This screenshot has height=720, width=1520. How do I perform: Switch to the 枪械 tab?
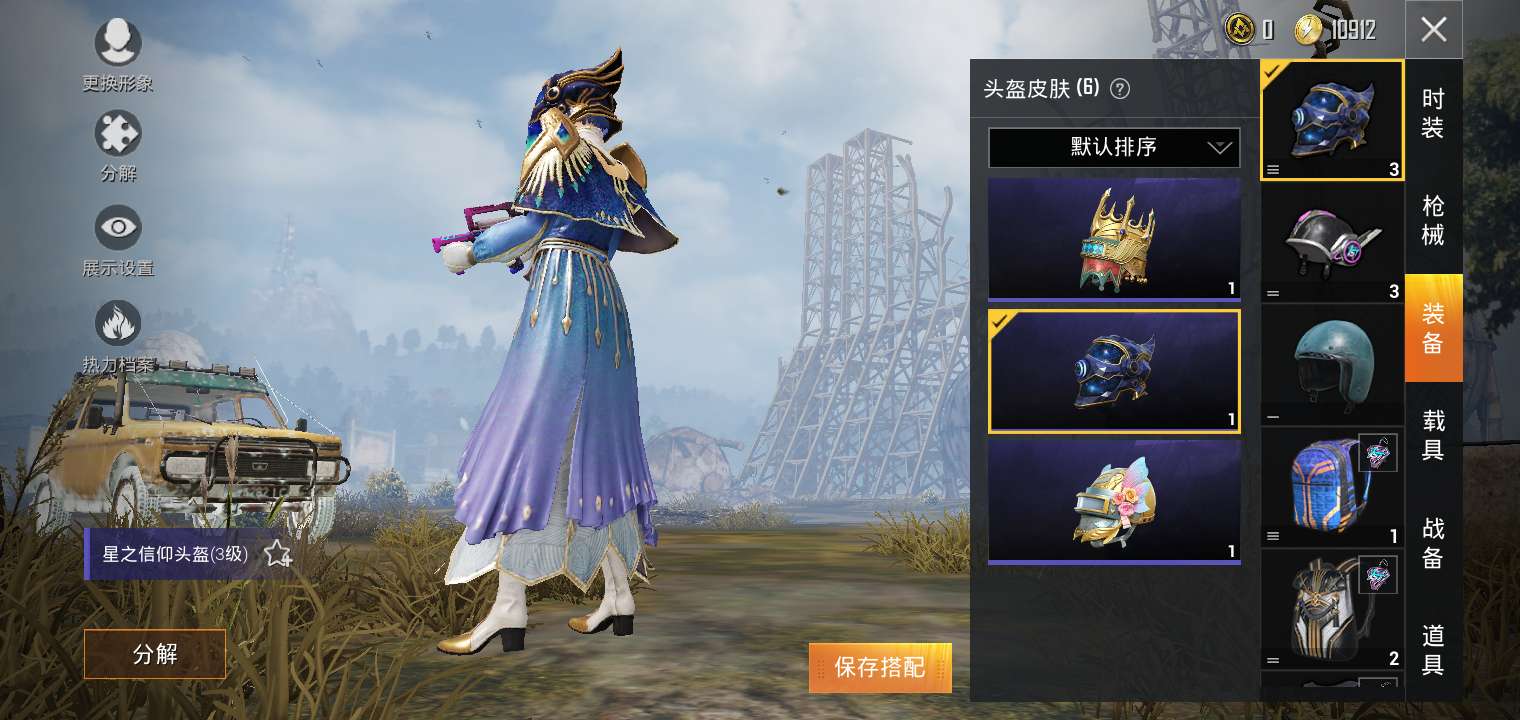click(1433, 220)
